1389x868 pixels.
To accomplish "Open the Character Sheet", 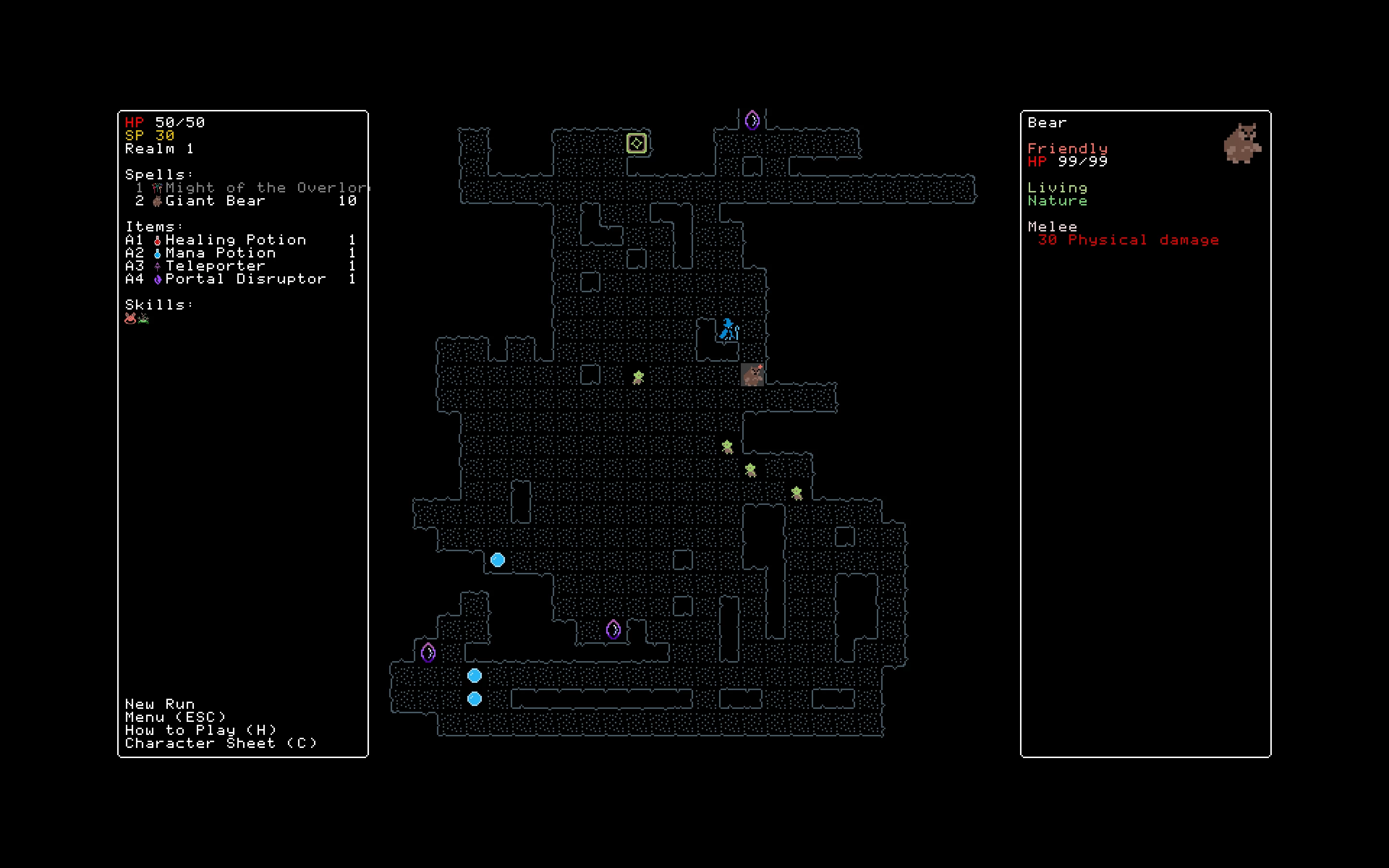I will (221, 744).
